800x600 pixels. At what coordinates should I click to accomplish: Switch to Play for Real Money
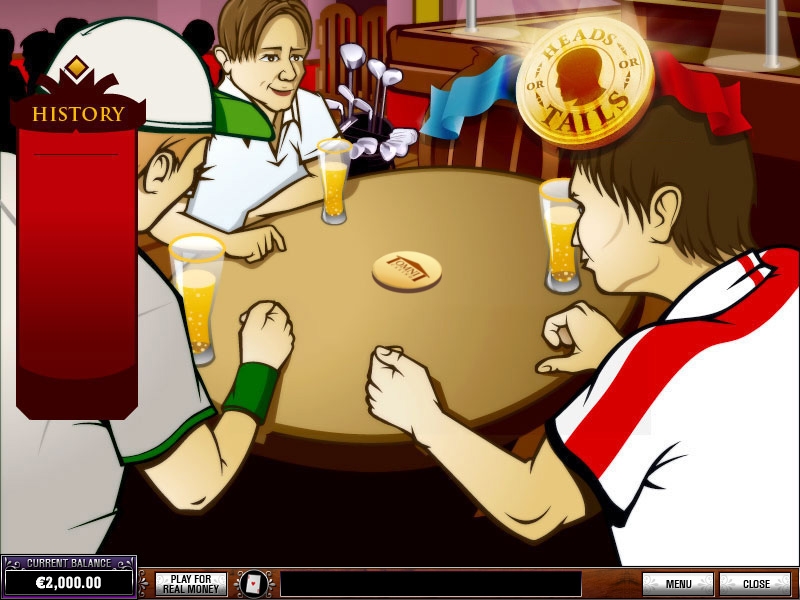[191, 584]
